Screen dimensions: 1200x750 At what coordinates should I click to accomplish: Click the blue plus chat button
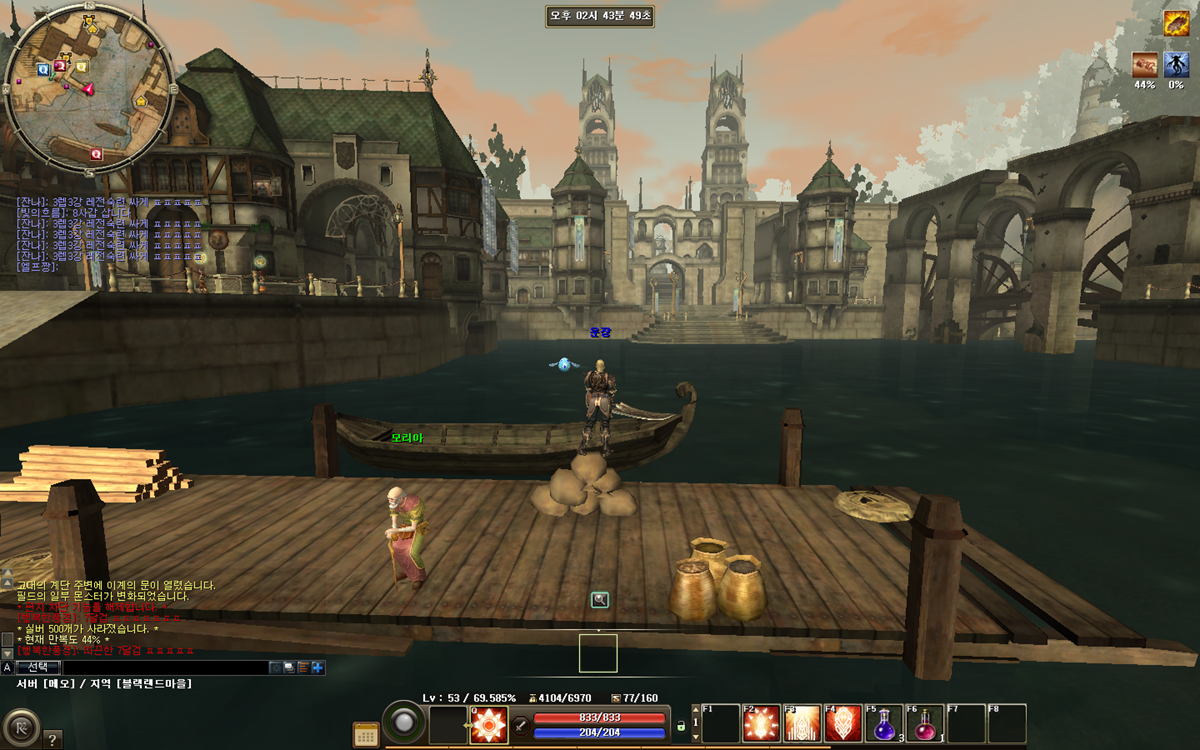(x=318, y=667)
